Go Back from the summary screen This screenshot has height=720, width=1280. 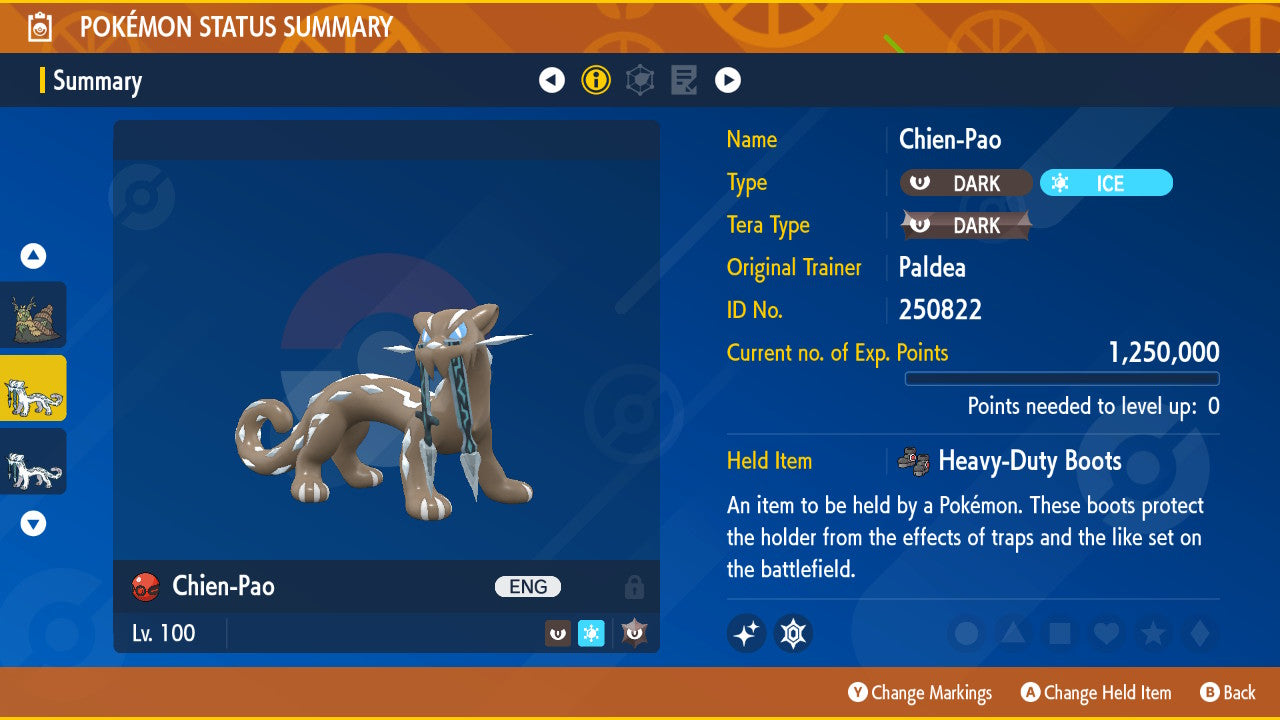click(1227, 692)
